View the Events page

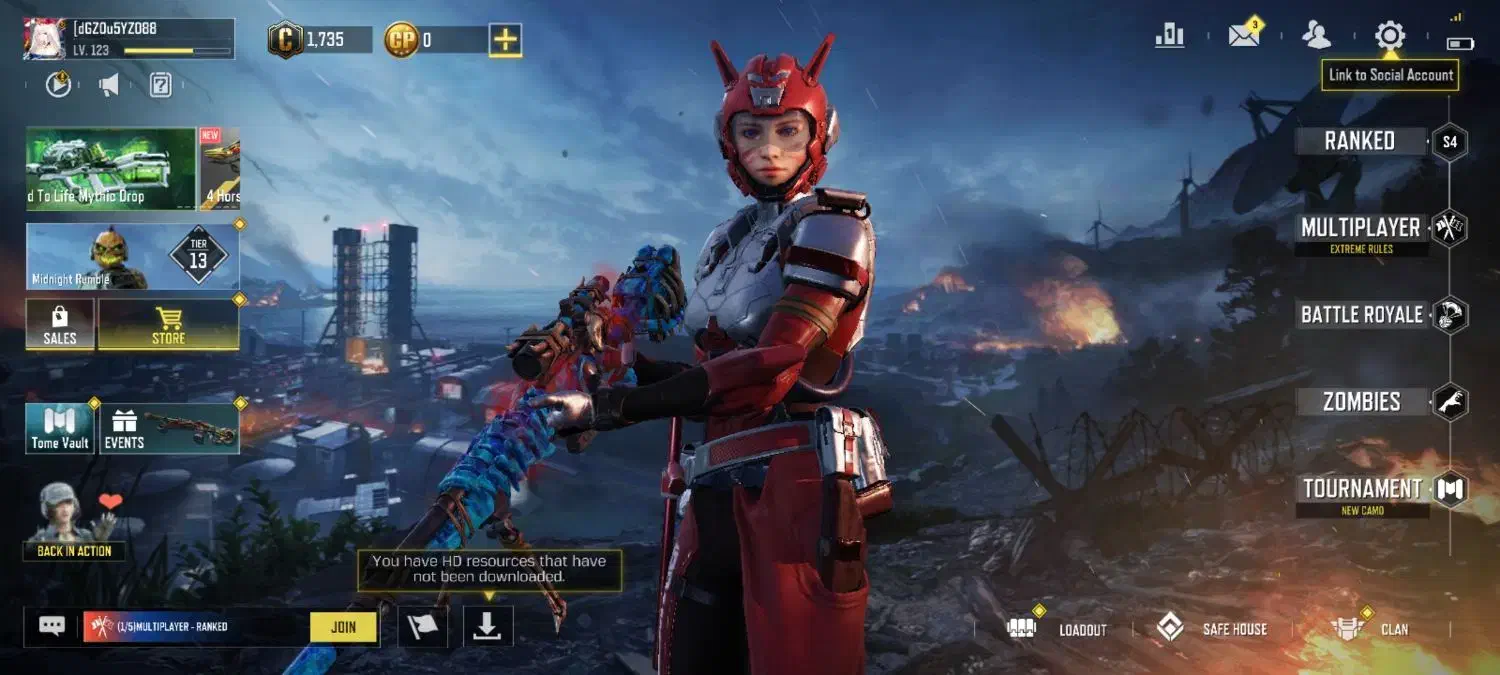click(x=168, y=429)
